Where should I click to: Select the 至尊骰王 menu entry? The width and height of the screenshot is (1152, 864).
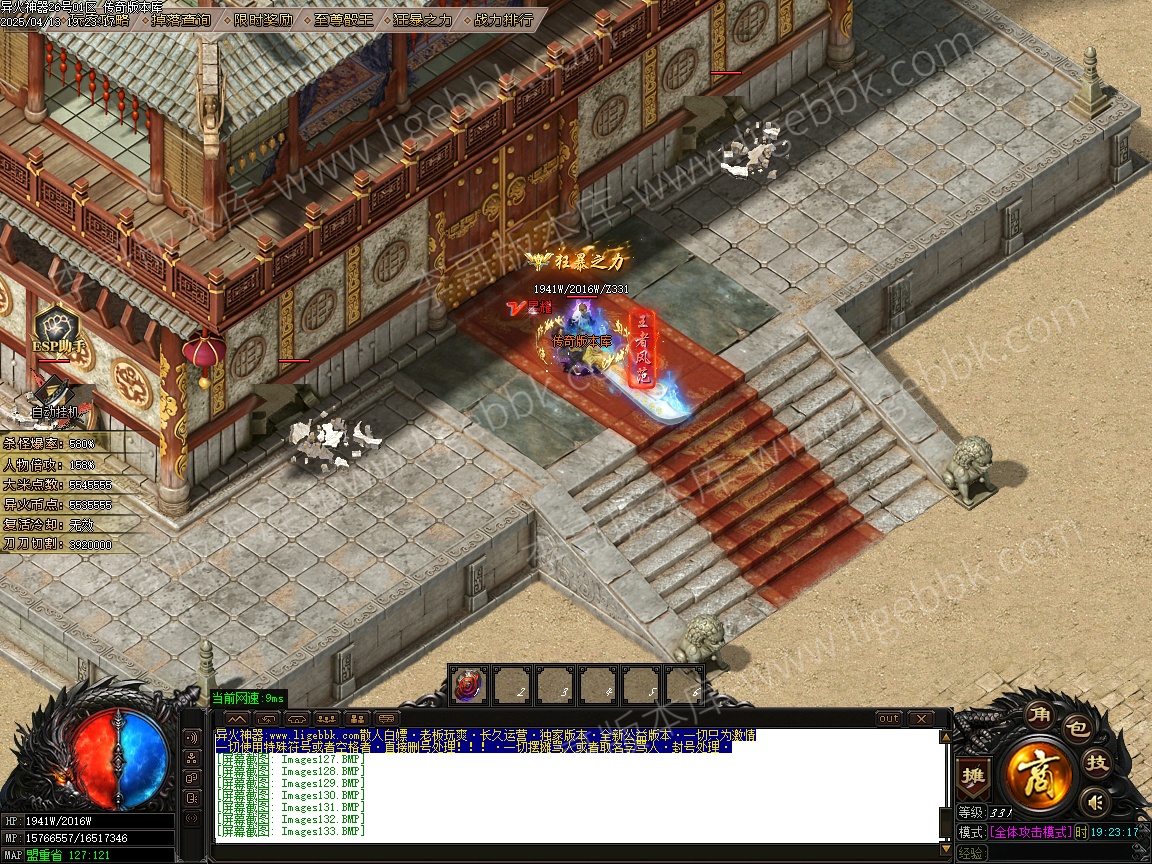343,20
